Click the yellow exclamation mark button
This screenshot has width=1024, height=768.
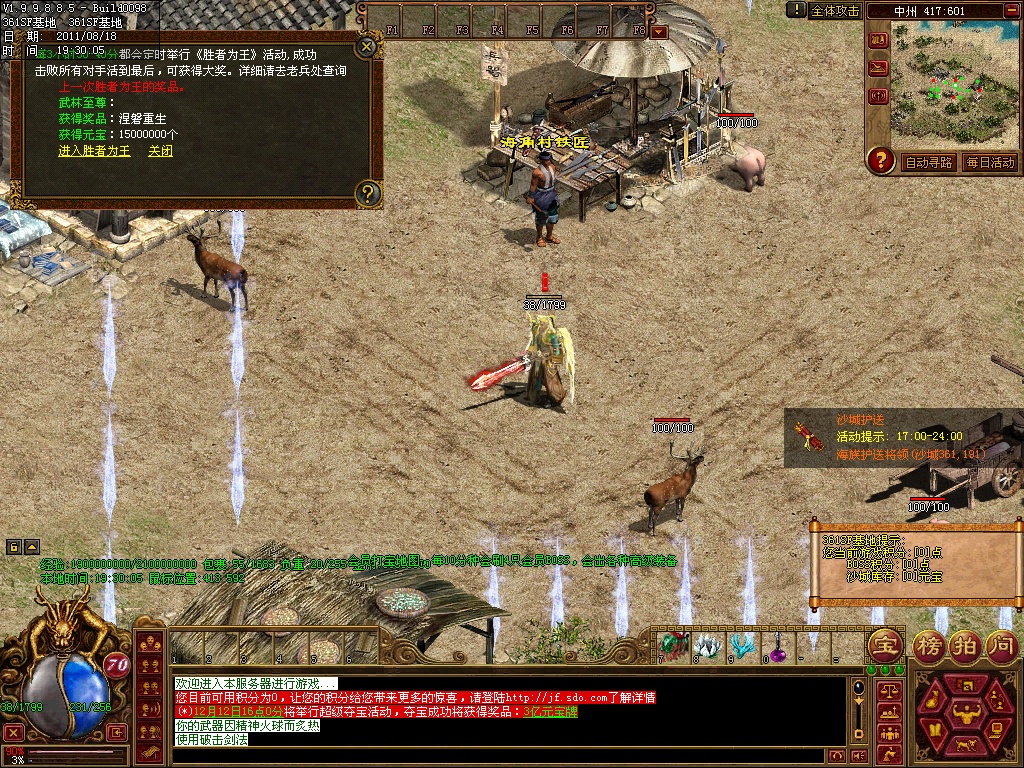[796, 10]
